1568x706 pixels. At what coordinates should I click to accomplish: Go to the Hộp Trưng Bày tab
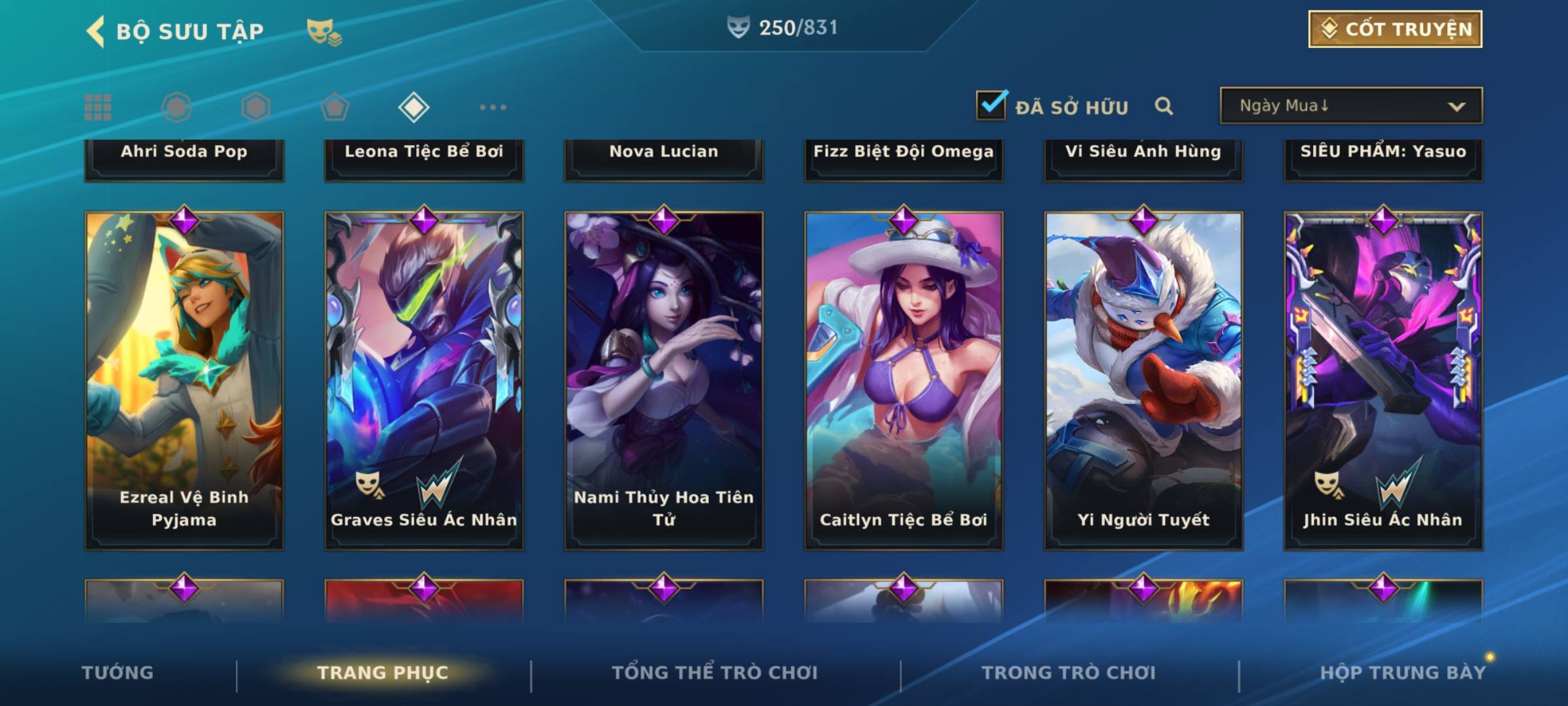1403,673
